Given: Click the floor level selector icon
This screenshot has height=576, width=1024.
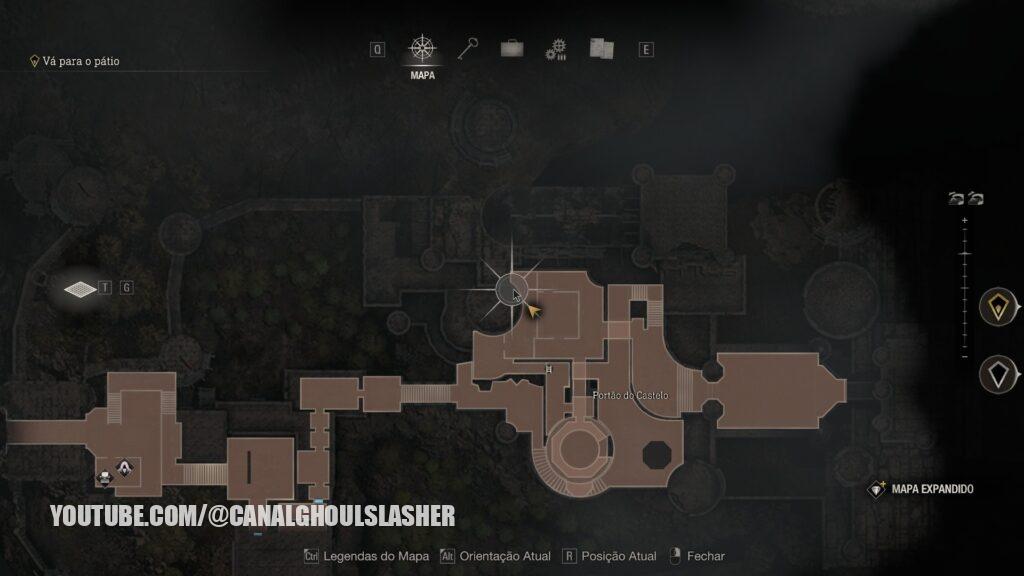Looking at the screenshot, I should [x=79, y=289].
